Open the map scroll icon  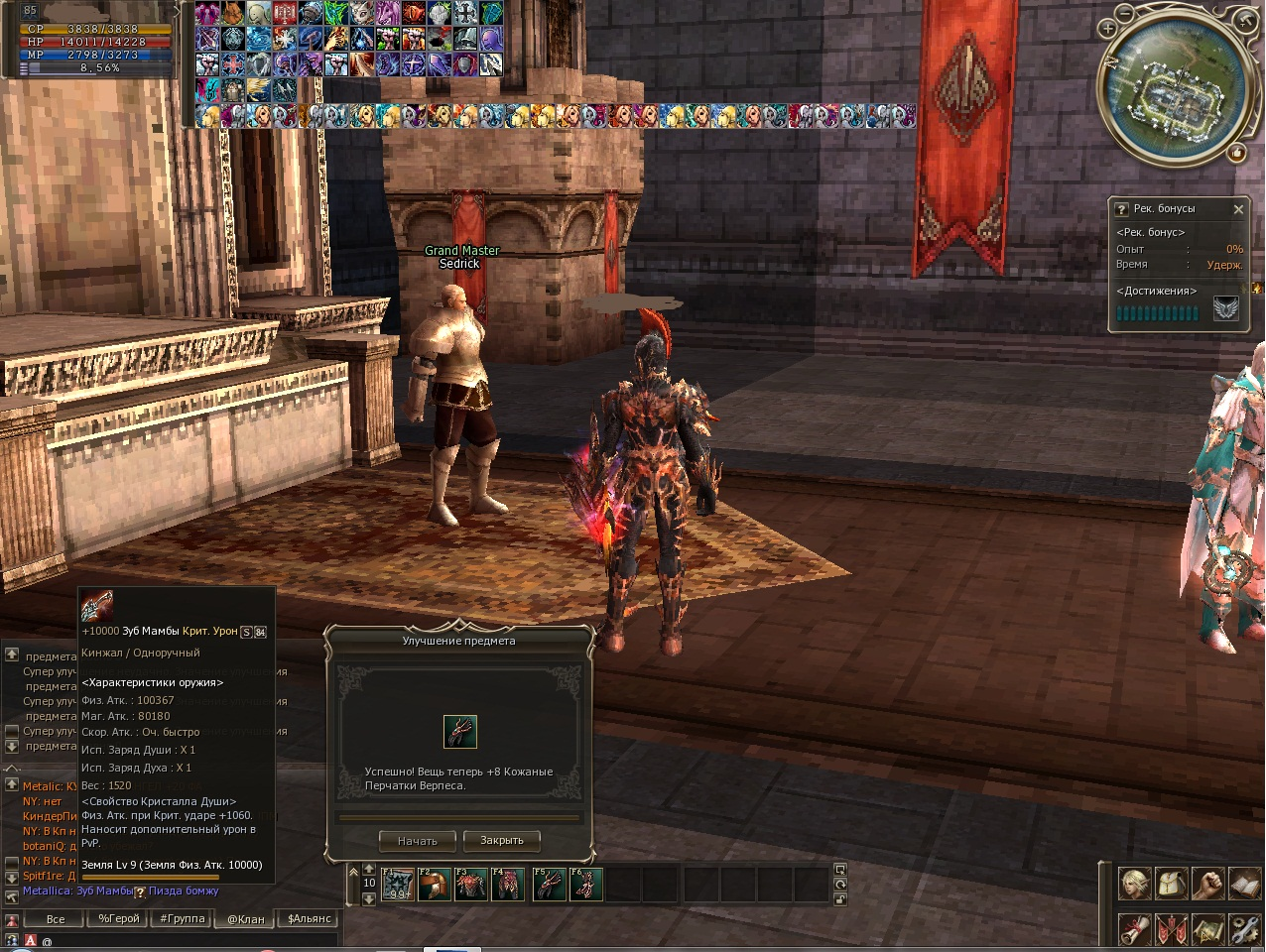point(1207,930)
